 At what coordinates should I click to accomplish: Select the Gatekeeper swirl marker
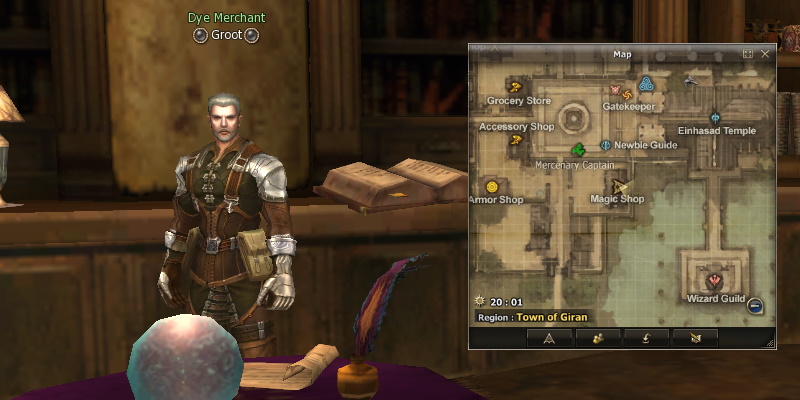[628, 93]
